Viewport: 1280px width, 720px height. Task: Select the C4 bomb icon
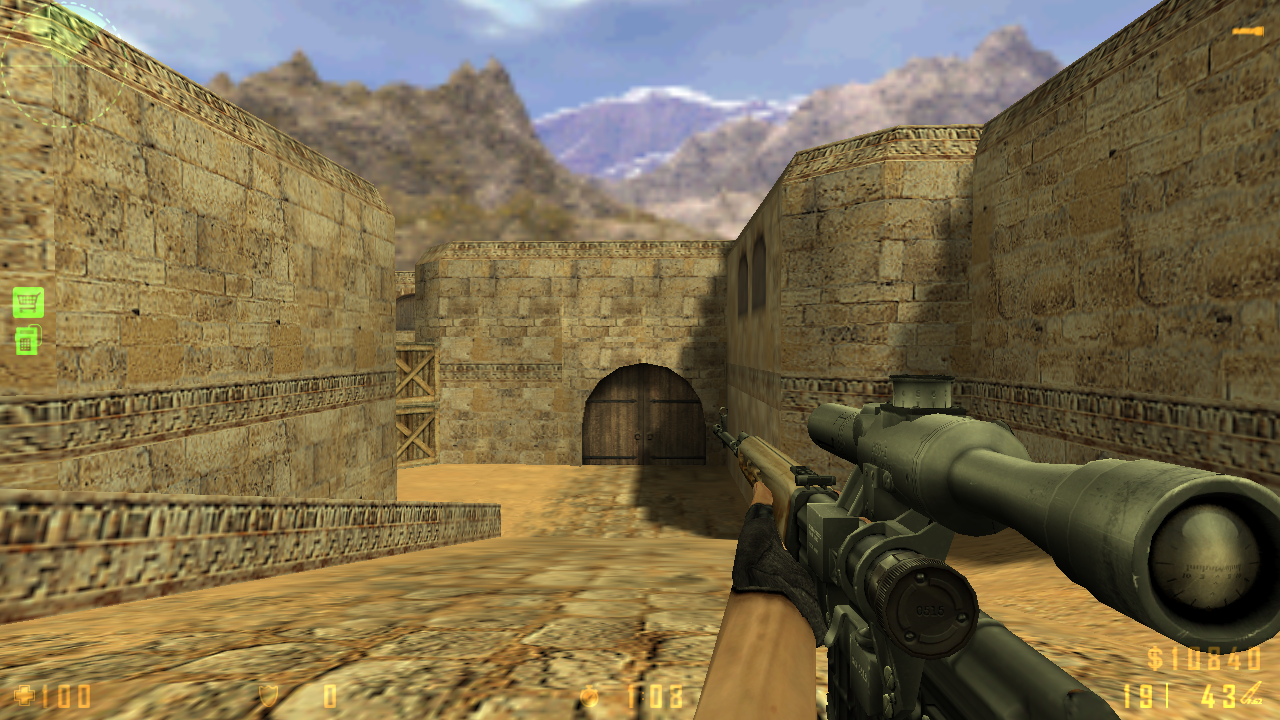pyautogui.click(x=27, y=340)
